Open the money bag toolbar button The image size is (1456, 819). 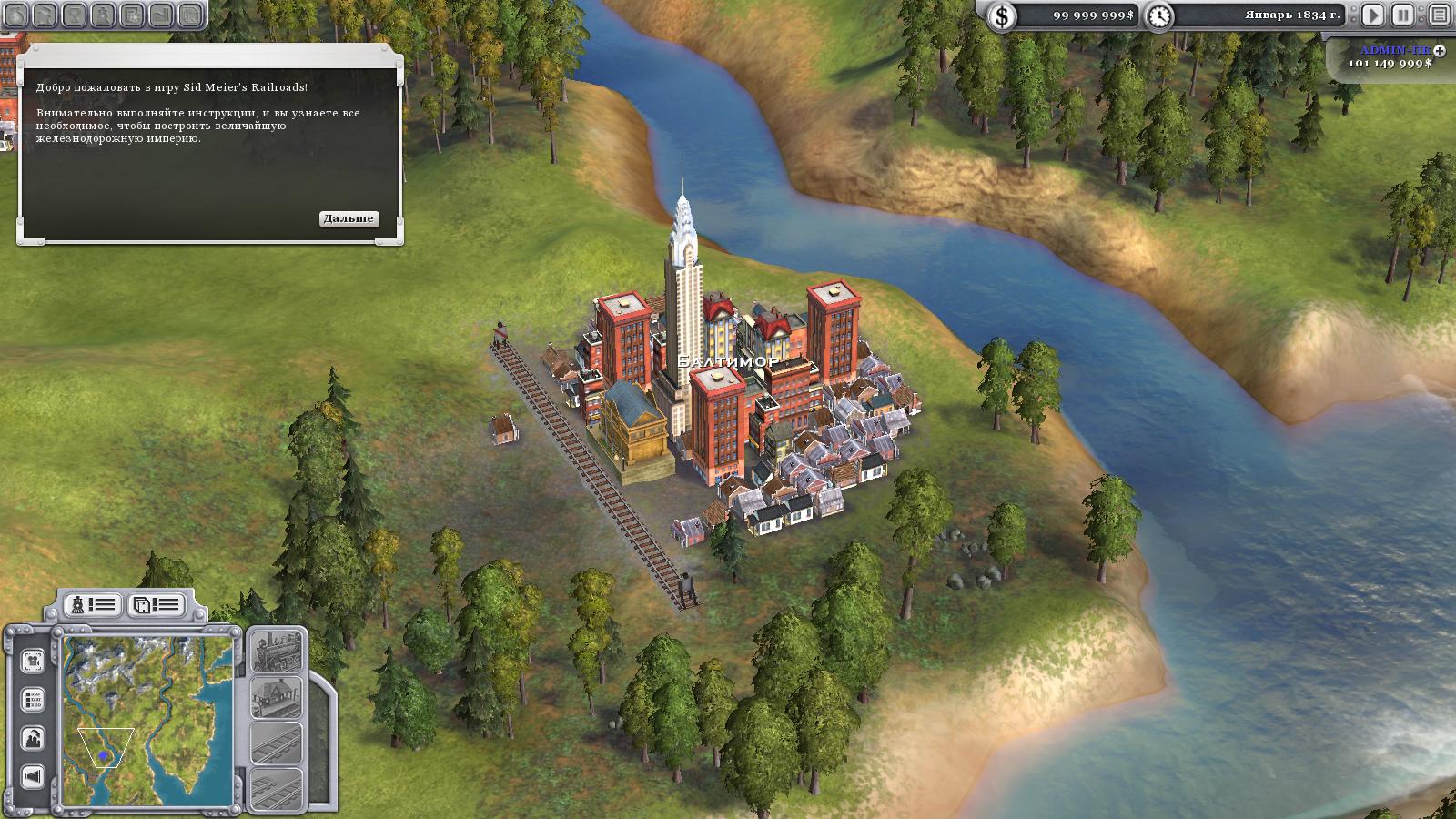[x=16, y=15]
